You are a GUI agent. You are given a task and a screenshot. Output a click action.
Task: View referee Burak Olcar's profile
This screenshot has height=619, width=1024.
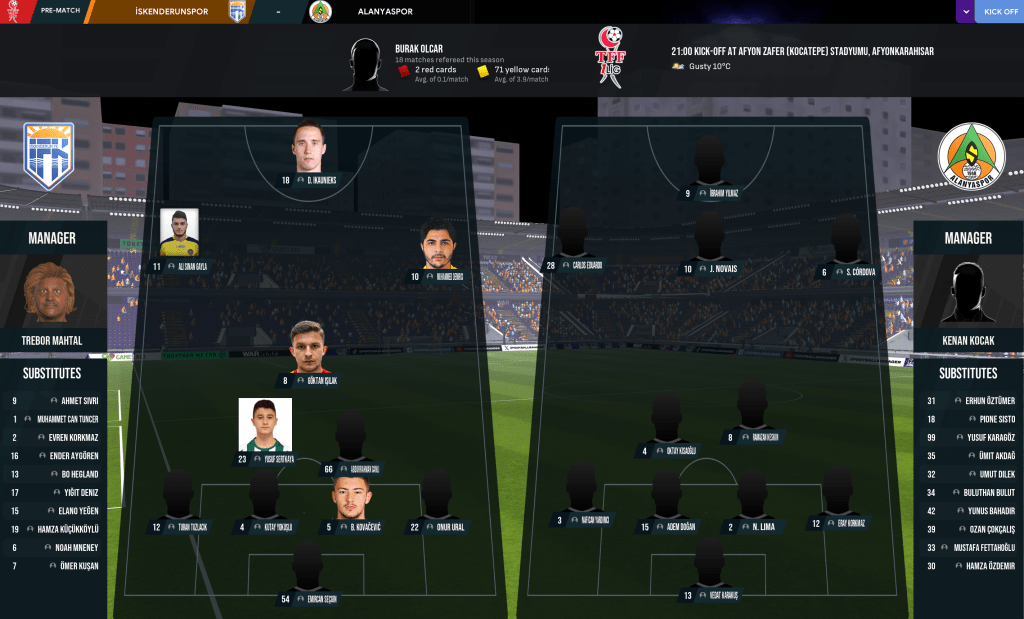click(418, 48)
